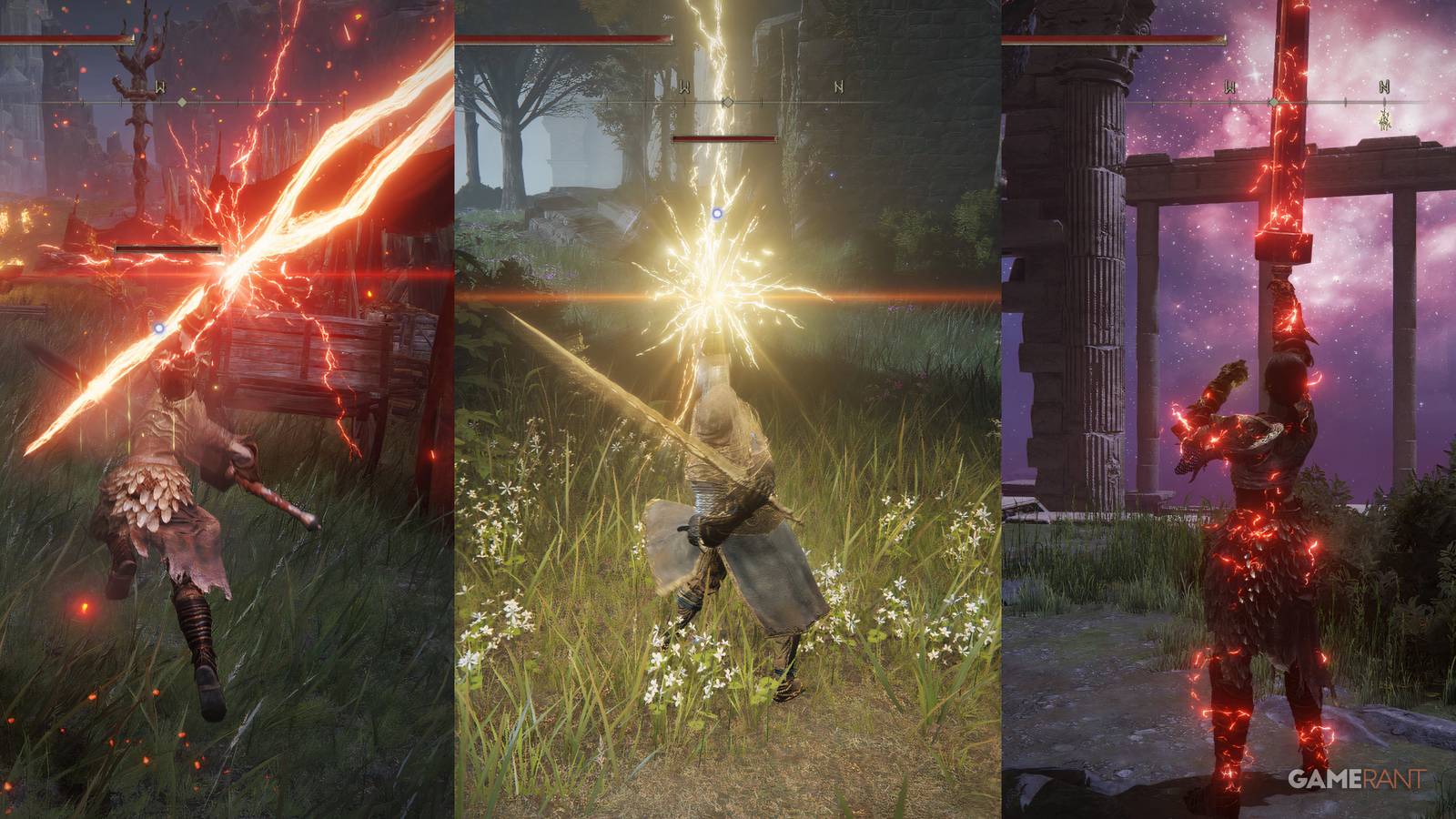Click the diamond heading marker on left compass
The height and width of the screenshot is (819, 1456).
click(182, 102)
